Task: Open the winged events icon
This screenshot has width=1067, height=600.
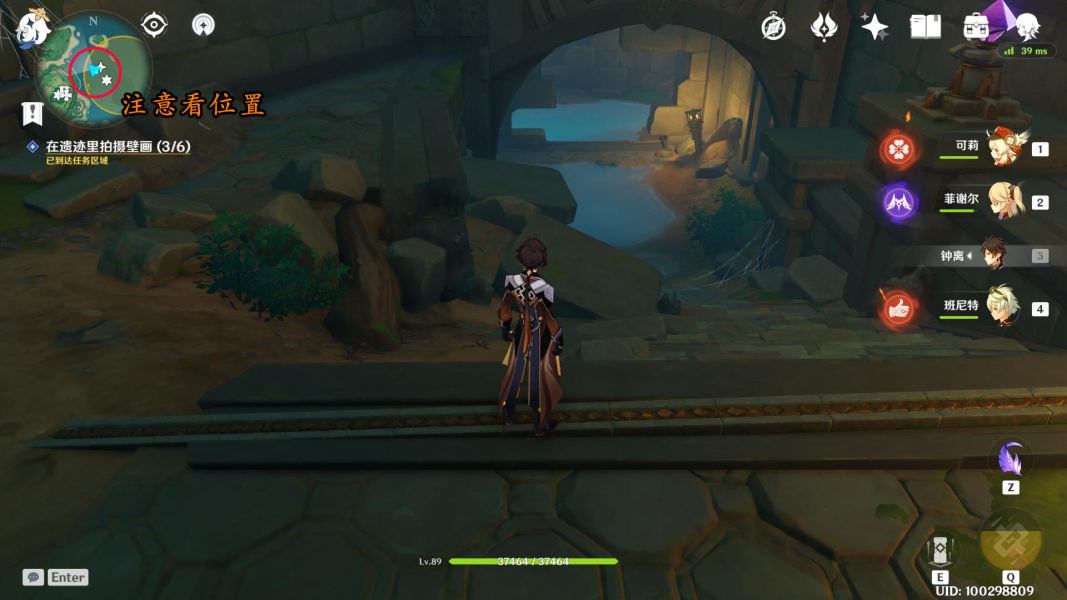Action: (823, 27)
